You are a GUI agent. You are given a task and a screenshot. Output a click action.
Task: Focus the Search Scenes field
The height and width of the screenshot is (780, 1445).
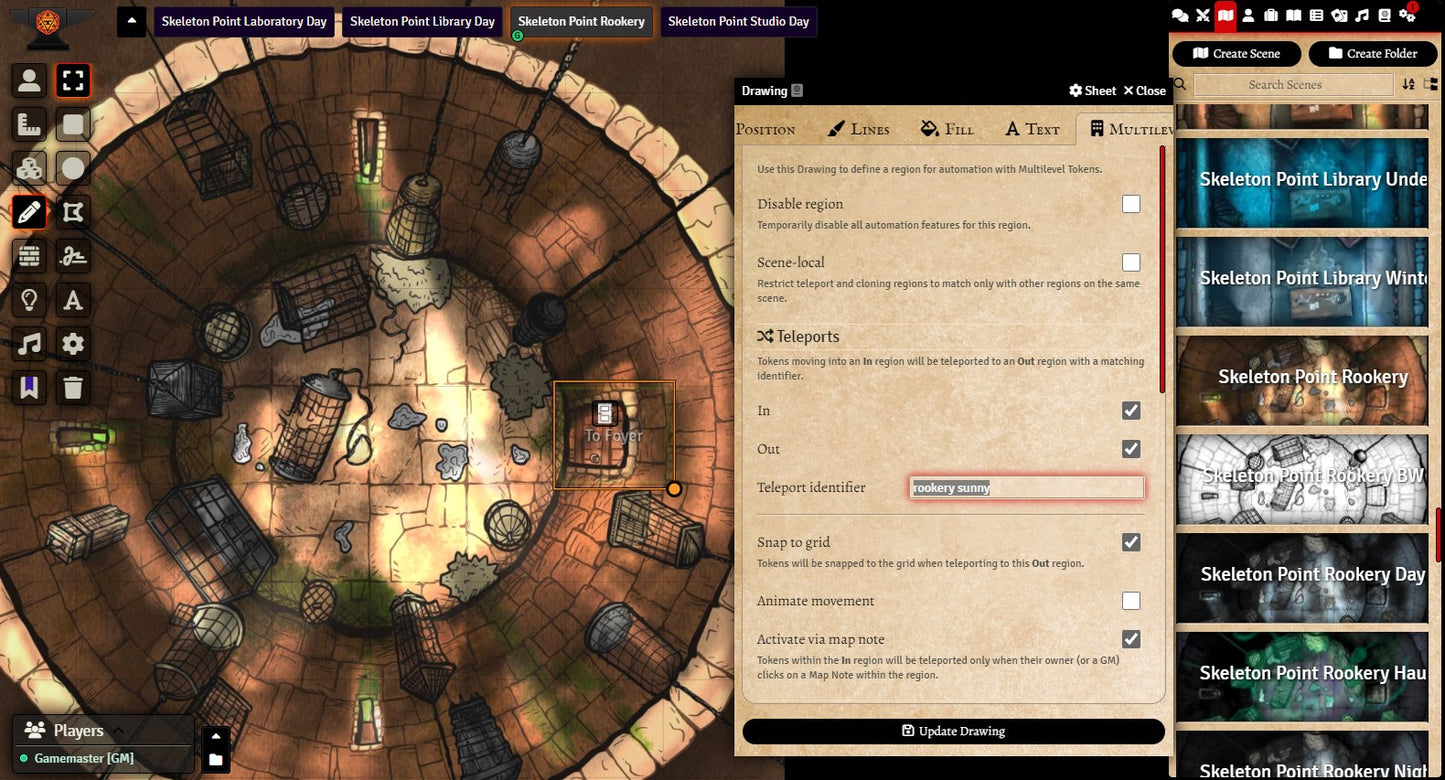pos(1293,85)
